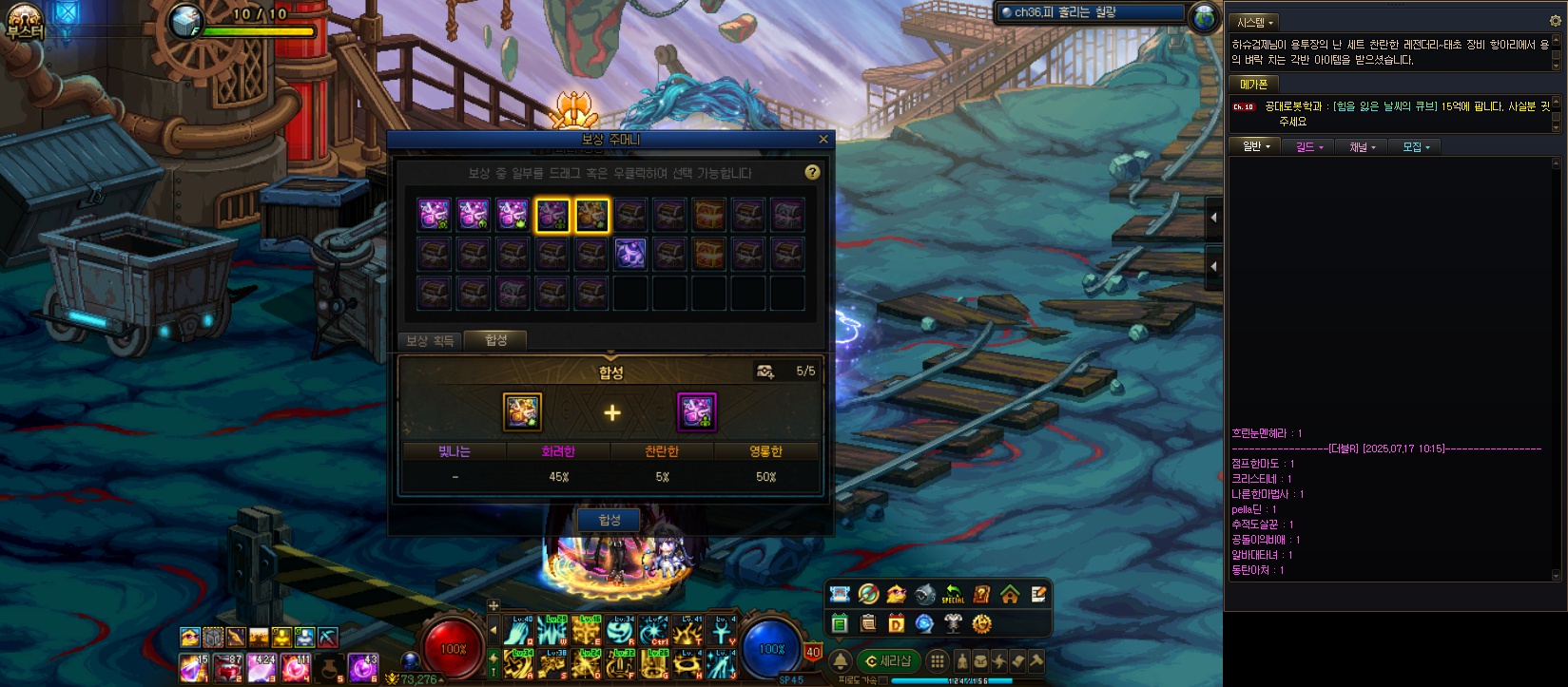Click the orange pouch in the synthesis slot
This screenshot has width=1568, height=687.
[x=522, y=411]
